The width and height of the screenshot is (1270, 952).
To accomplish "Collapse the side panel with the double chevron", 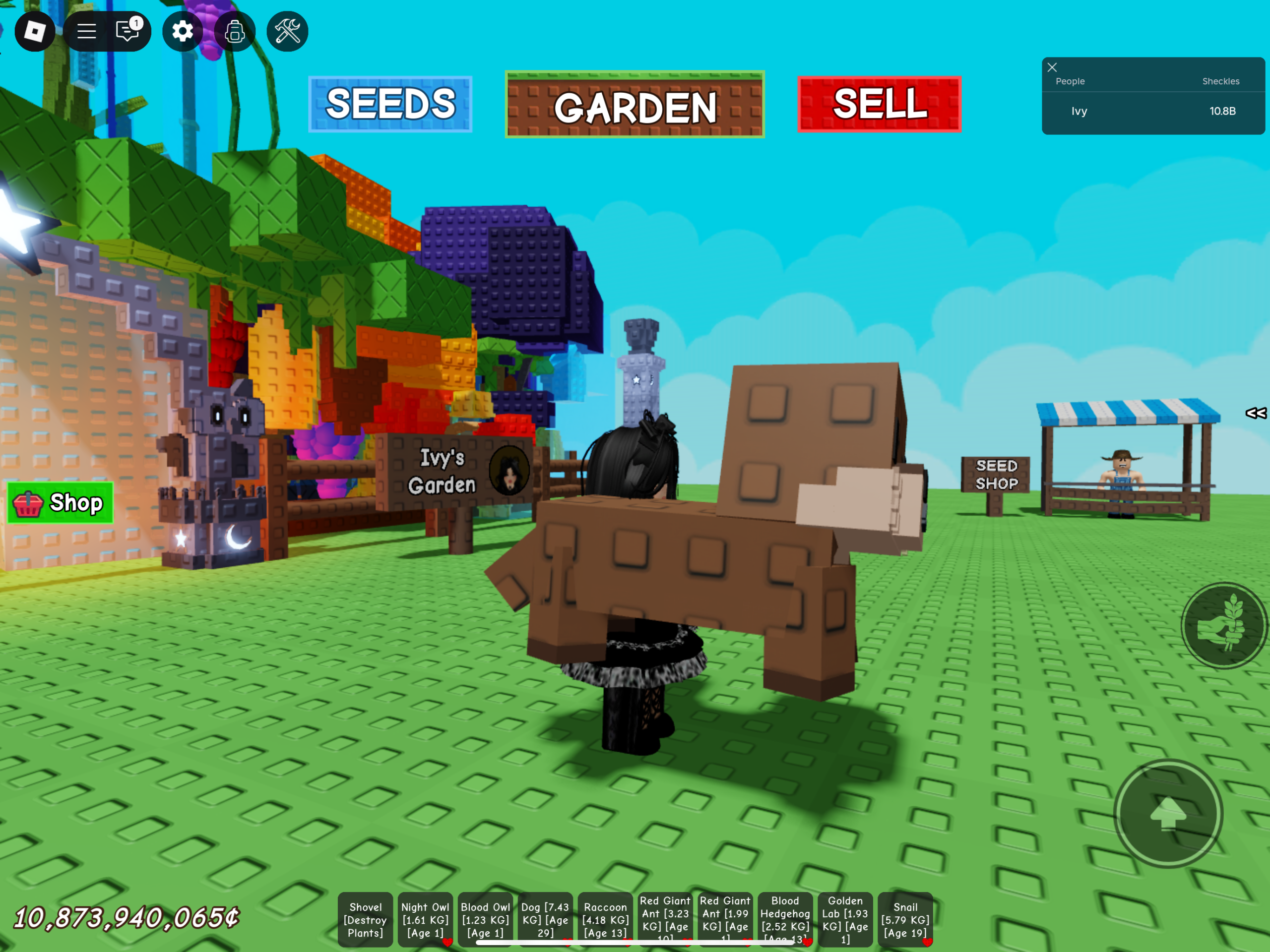I will 1256,413.
